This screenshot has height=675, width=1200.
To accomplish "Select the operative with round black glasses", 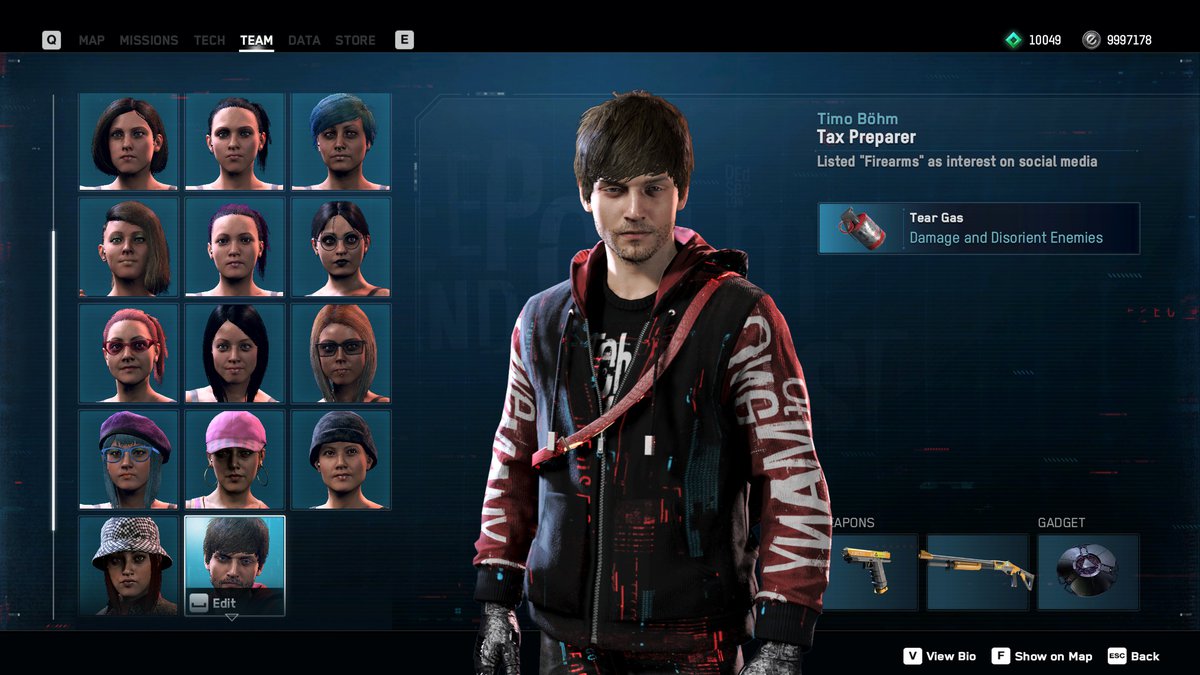I will pyautogui.click(x=341, y=247).
